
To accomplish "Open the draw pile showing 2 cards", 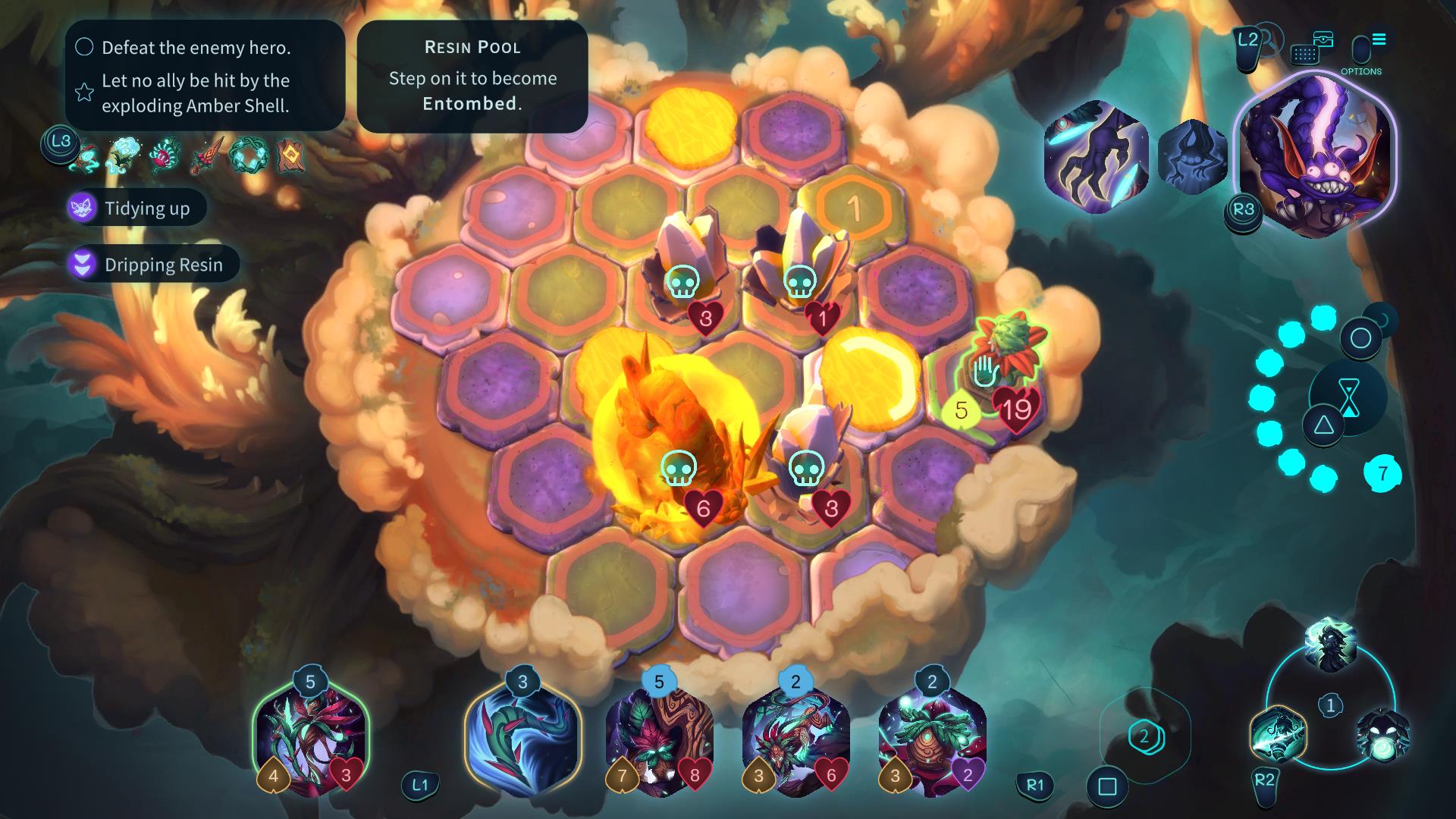I will click(x=1144, y=736).
